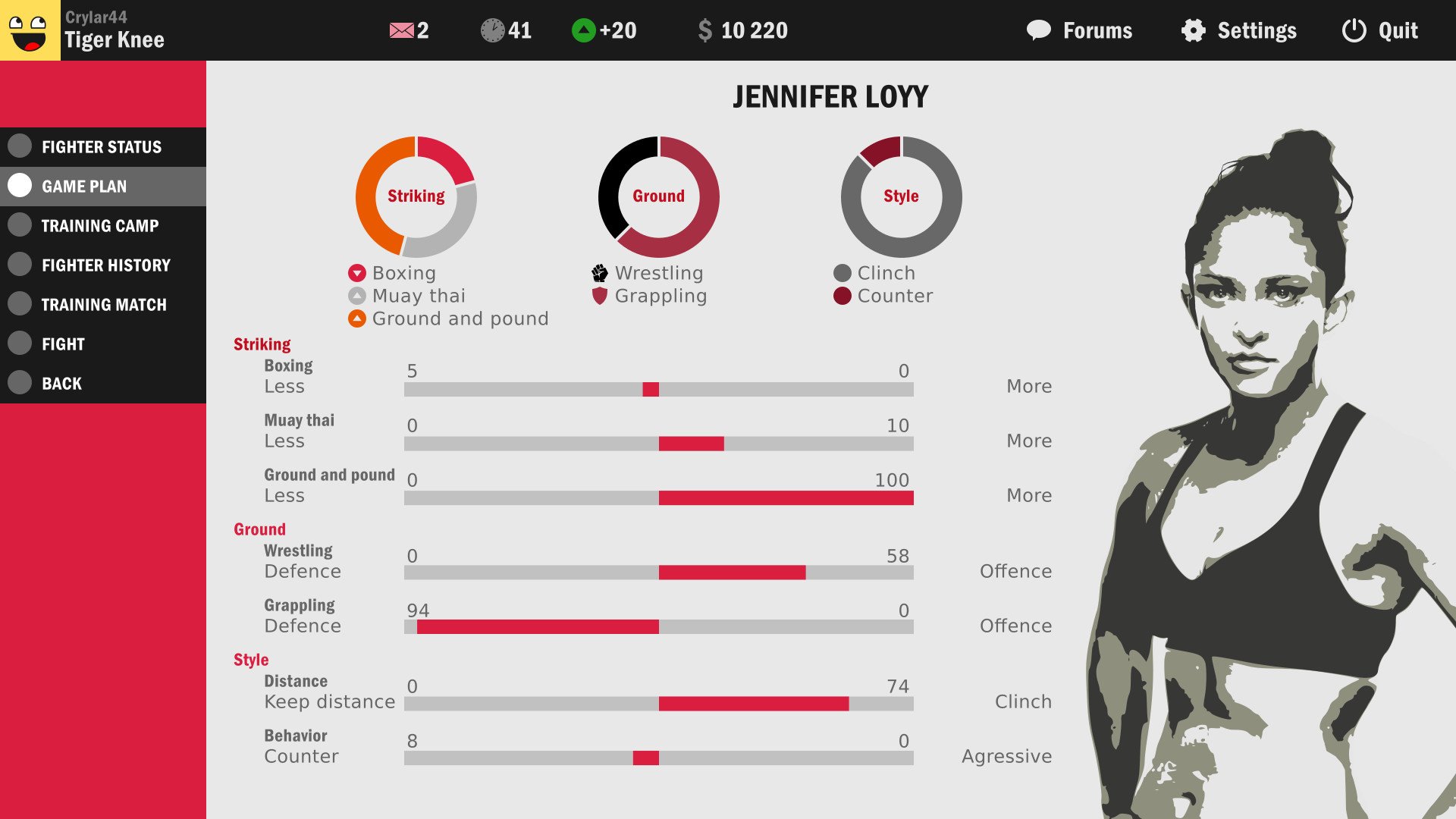Select the Fight radio in sidebar
Viewport: 1456px width, 819px height.
tap(20, 344)
